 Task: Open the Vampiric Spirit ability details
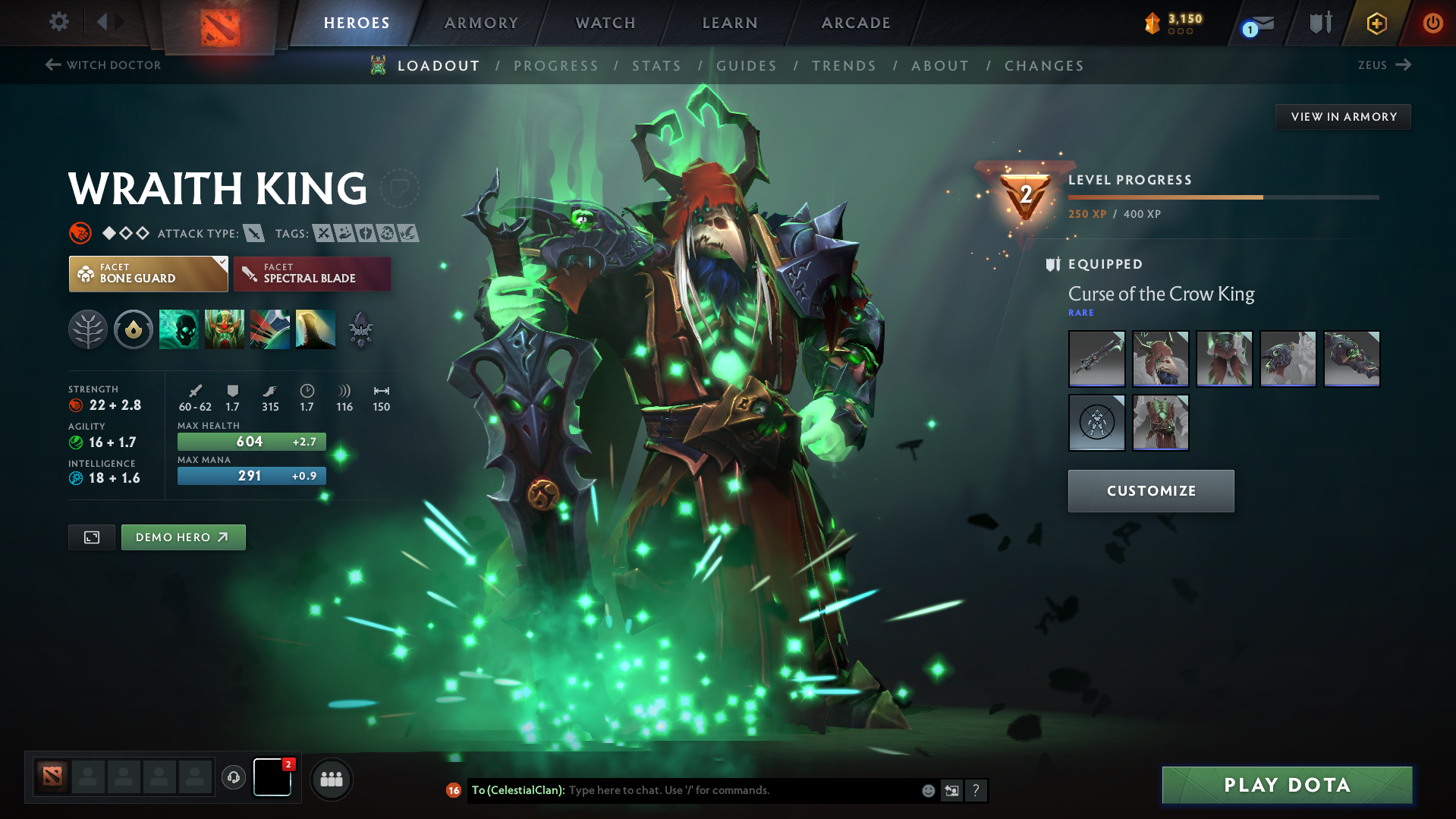[x=224, y=329]
